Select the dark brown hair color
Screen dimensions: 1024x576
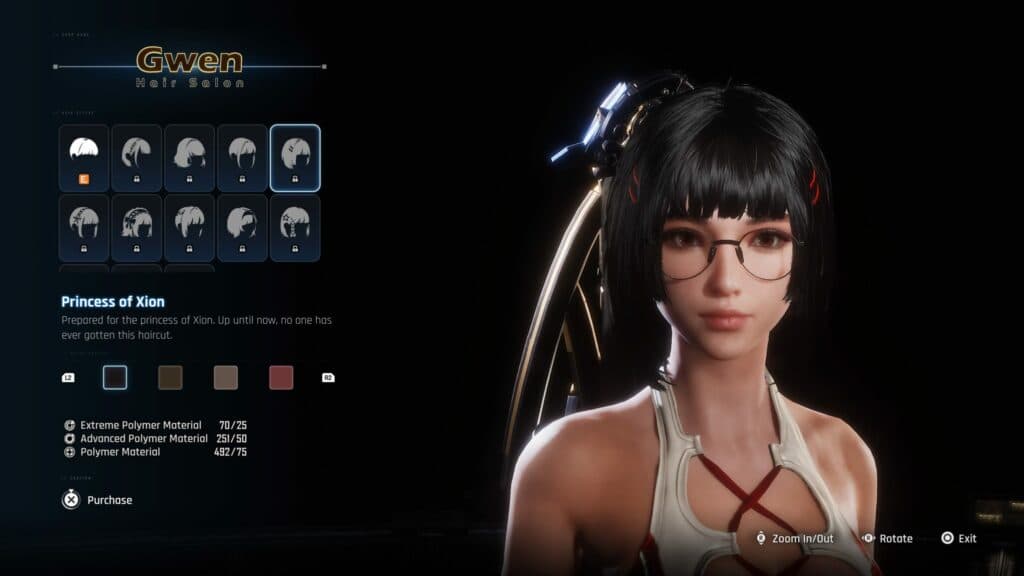170,377
